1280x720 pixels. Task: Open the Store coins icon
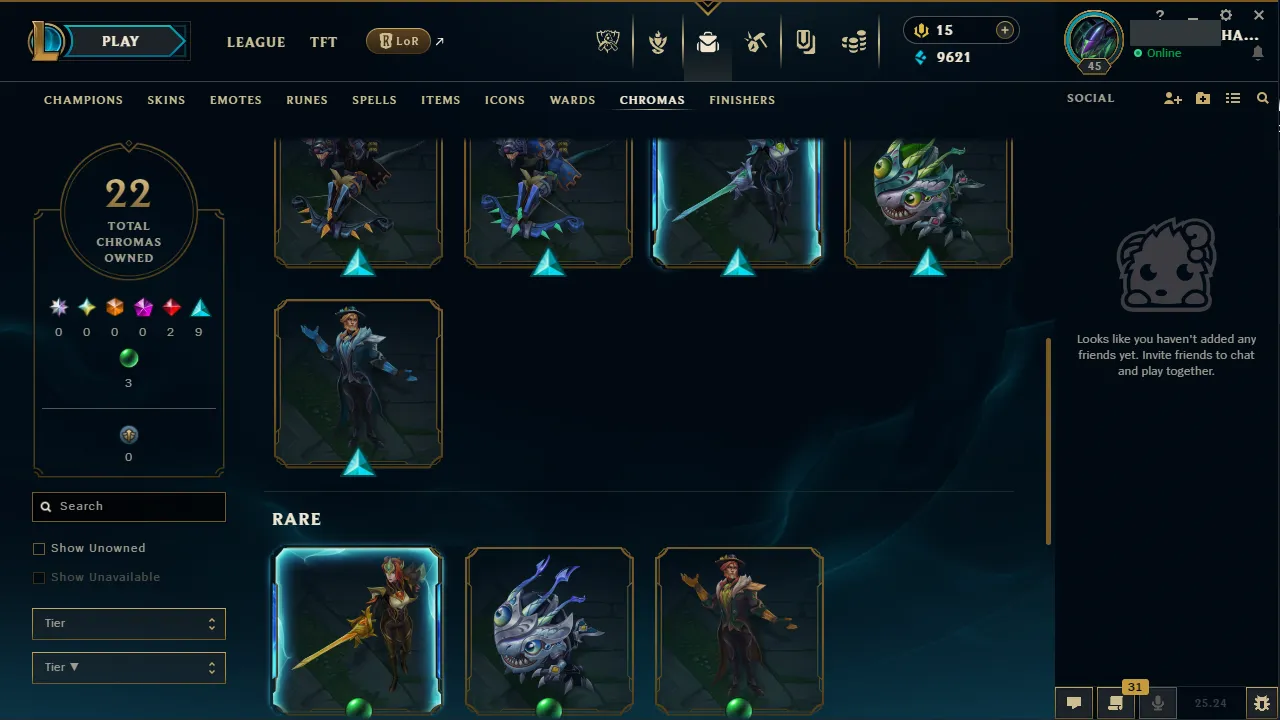(x=854, y=41)
